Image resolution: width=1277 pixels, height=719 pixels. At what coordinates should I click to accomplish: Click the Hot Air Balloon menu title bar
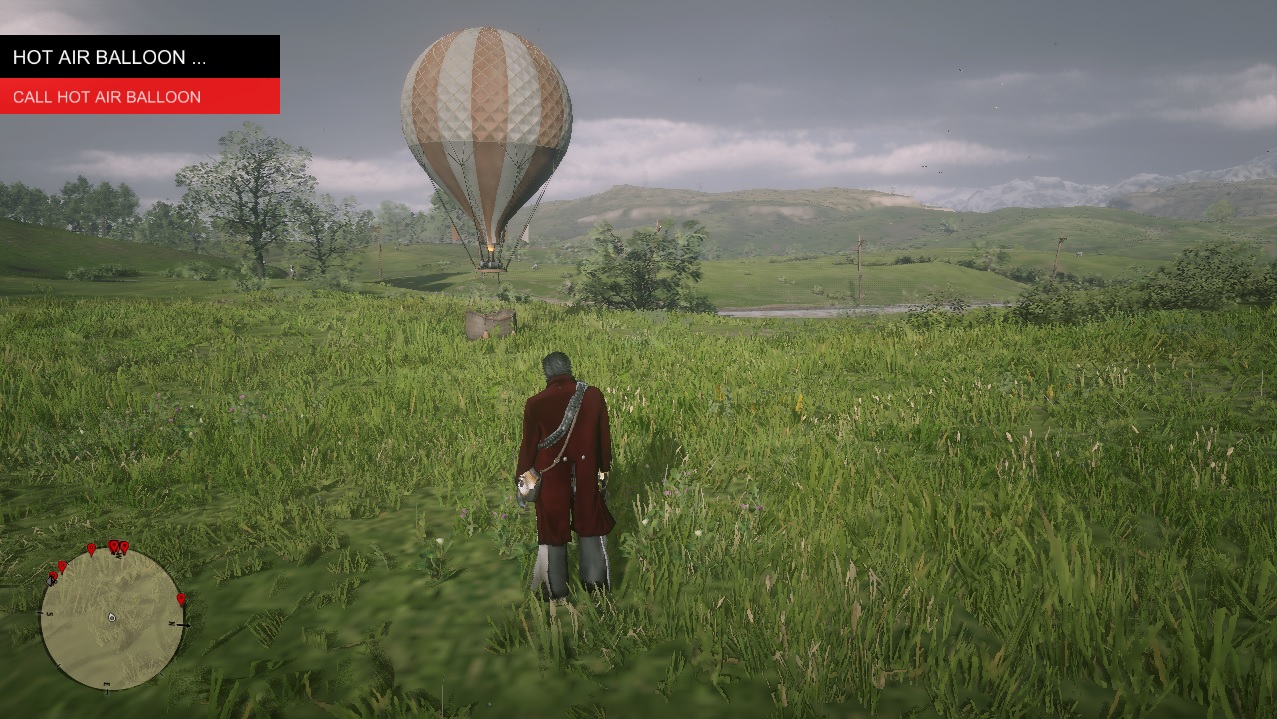click(x=140, y=57)
